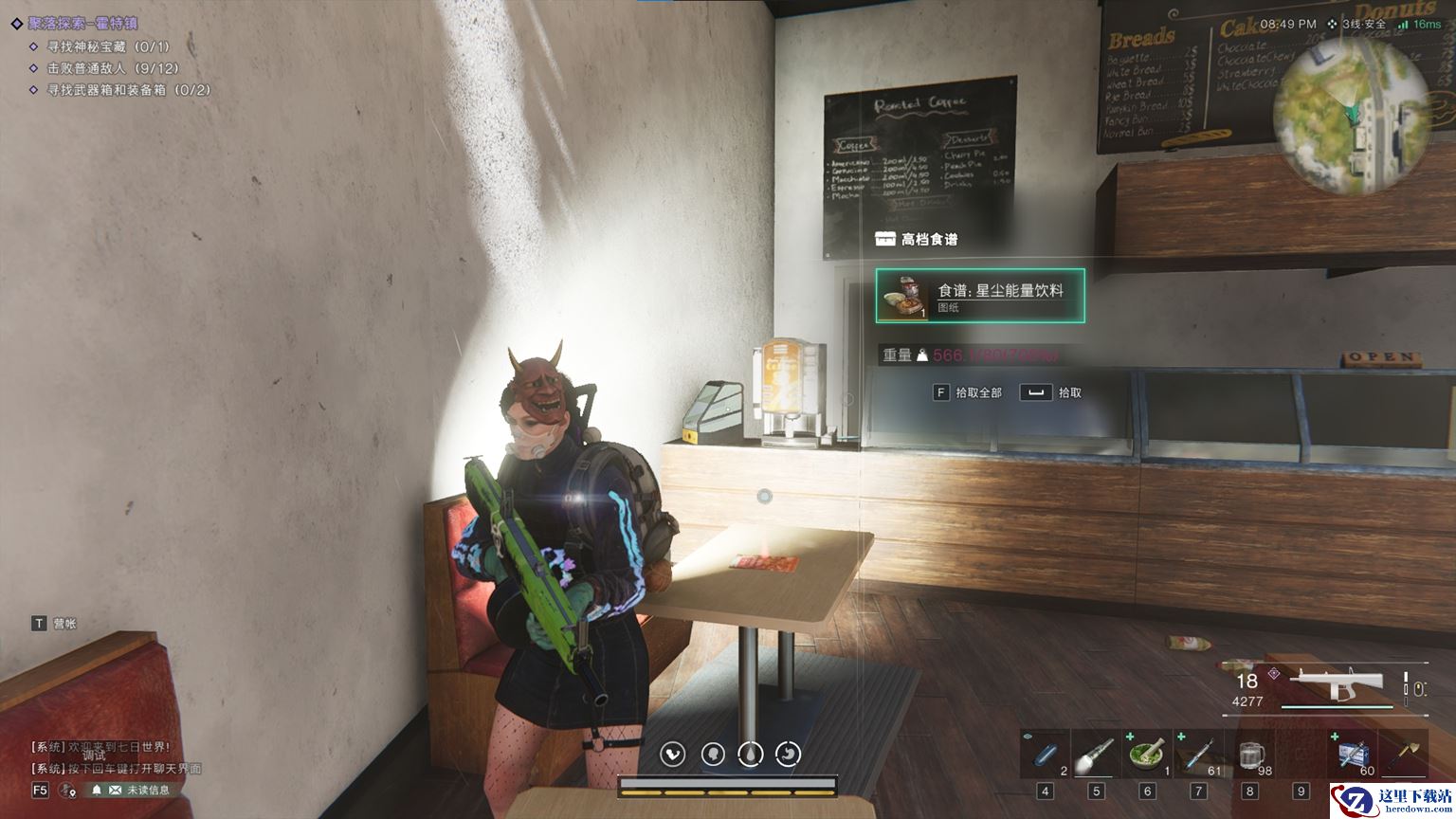Select the blue capsule hotbar slot
Image resolution: width=1456 pixels, height=819 pixels.
pos(1045,755)
